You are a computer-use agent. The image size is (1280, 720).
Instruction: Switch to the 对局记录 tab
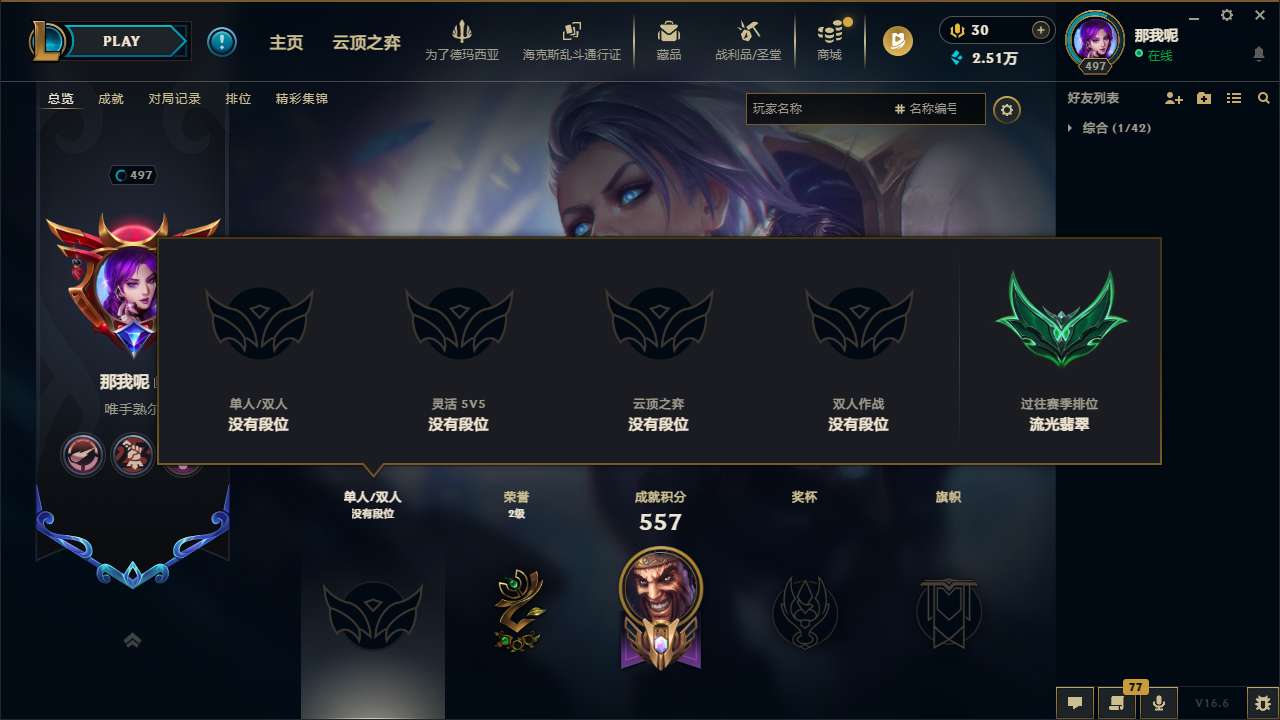172,99
